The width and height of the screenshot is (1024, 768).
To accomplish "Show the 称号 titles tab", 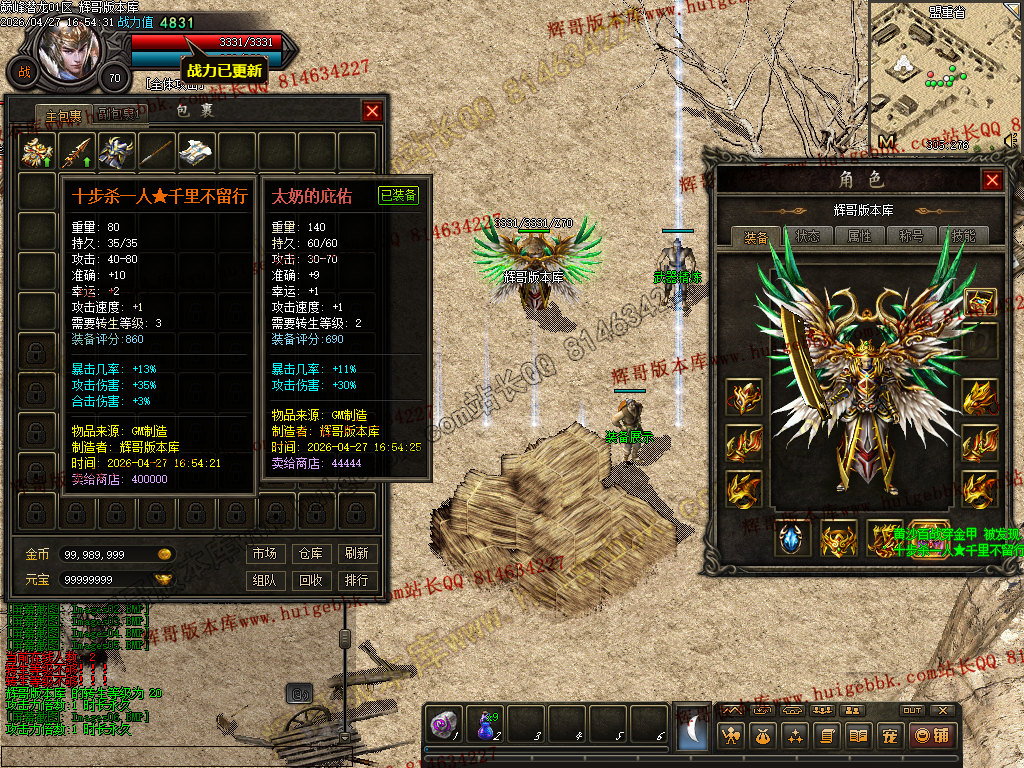I will click(912, 236).
